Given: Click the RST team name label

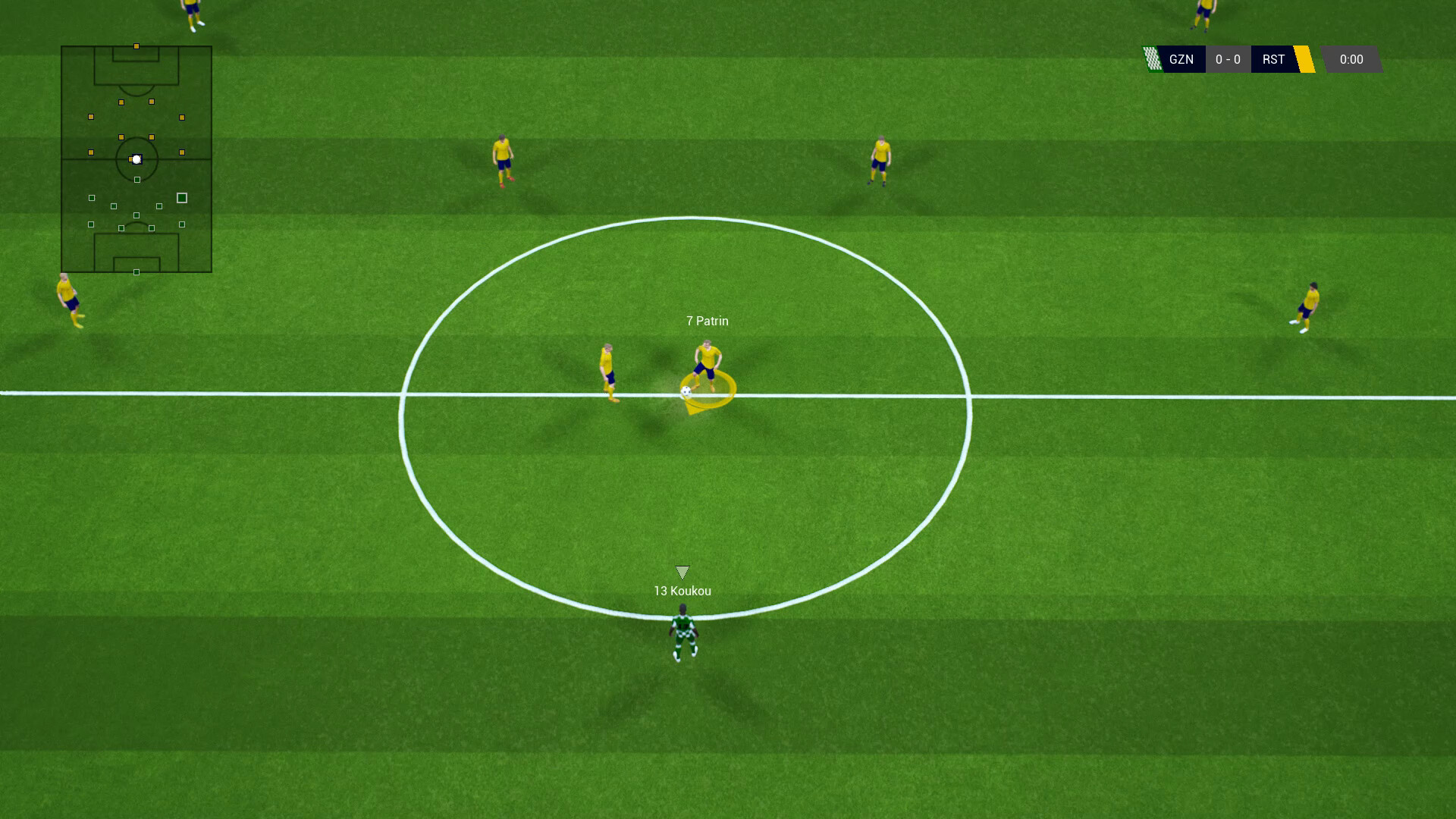Looking at the screenshot, I should pos(1275,59).
